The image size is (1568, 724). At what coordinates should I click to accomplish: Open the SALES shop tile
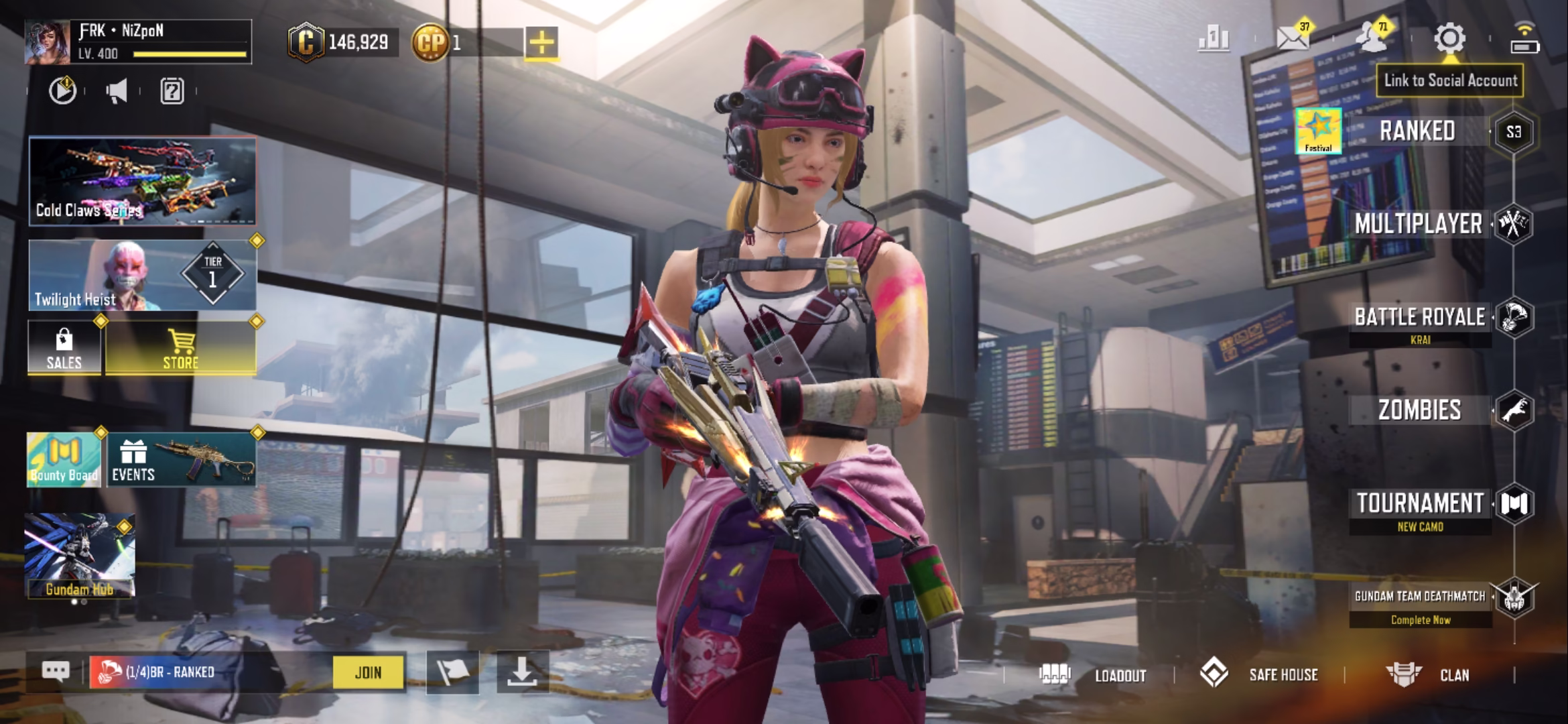click(64, 349)
